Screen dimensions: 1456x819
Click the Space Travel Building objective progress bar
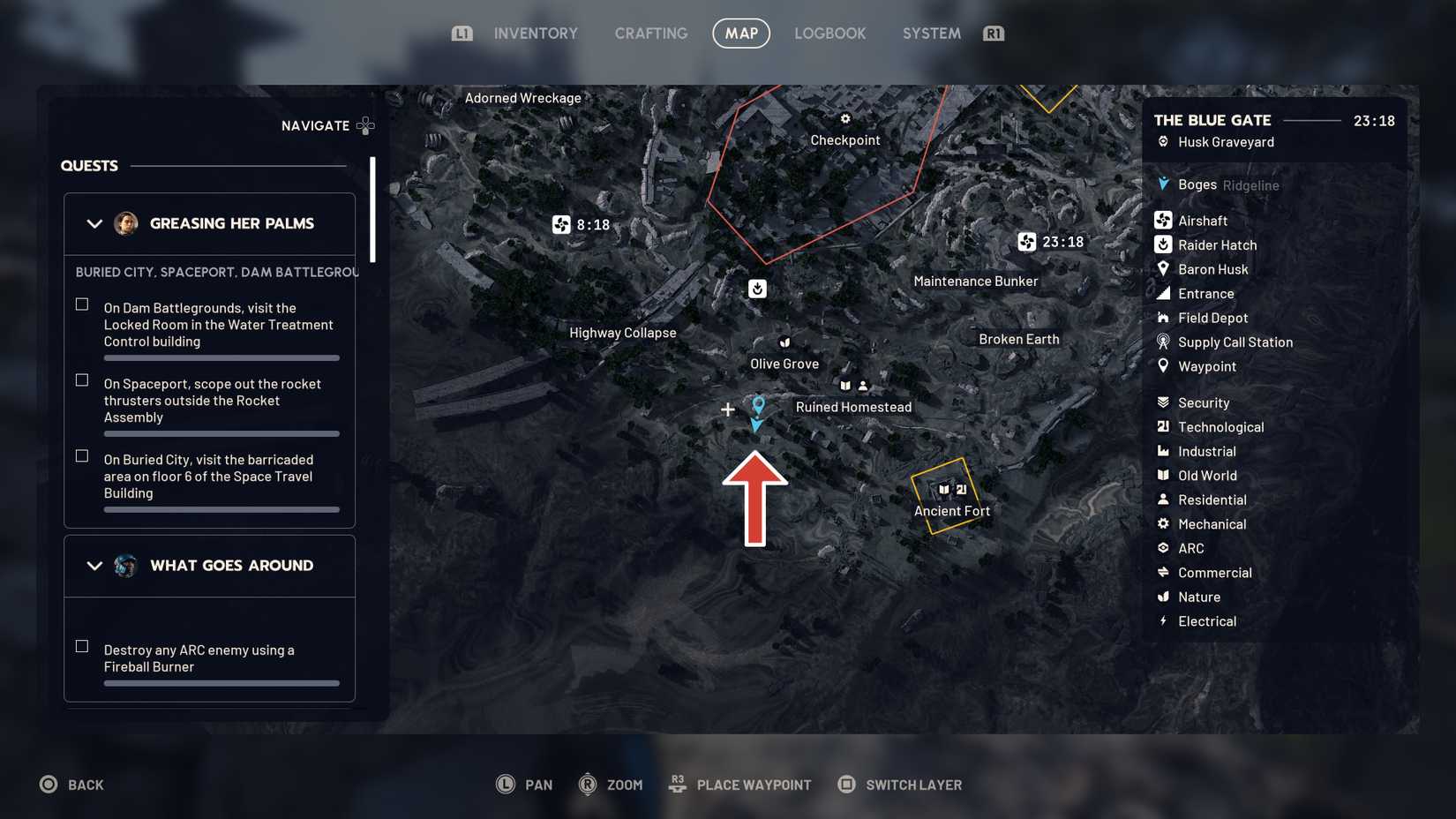221,509
